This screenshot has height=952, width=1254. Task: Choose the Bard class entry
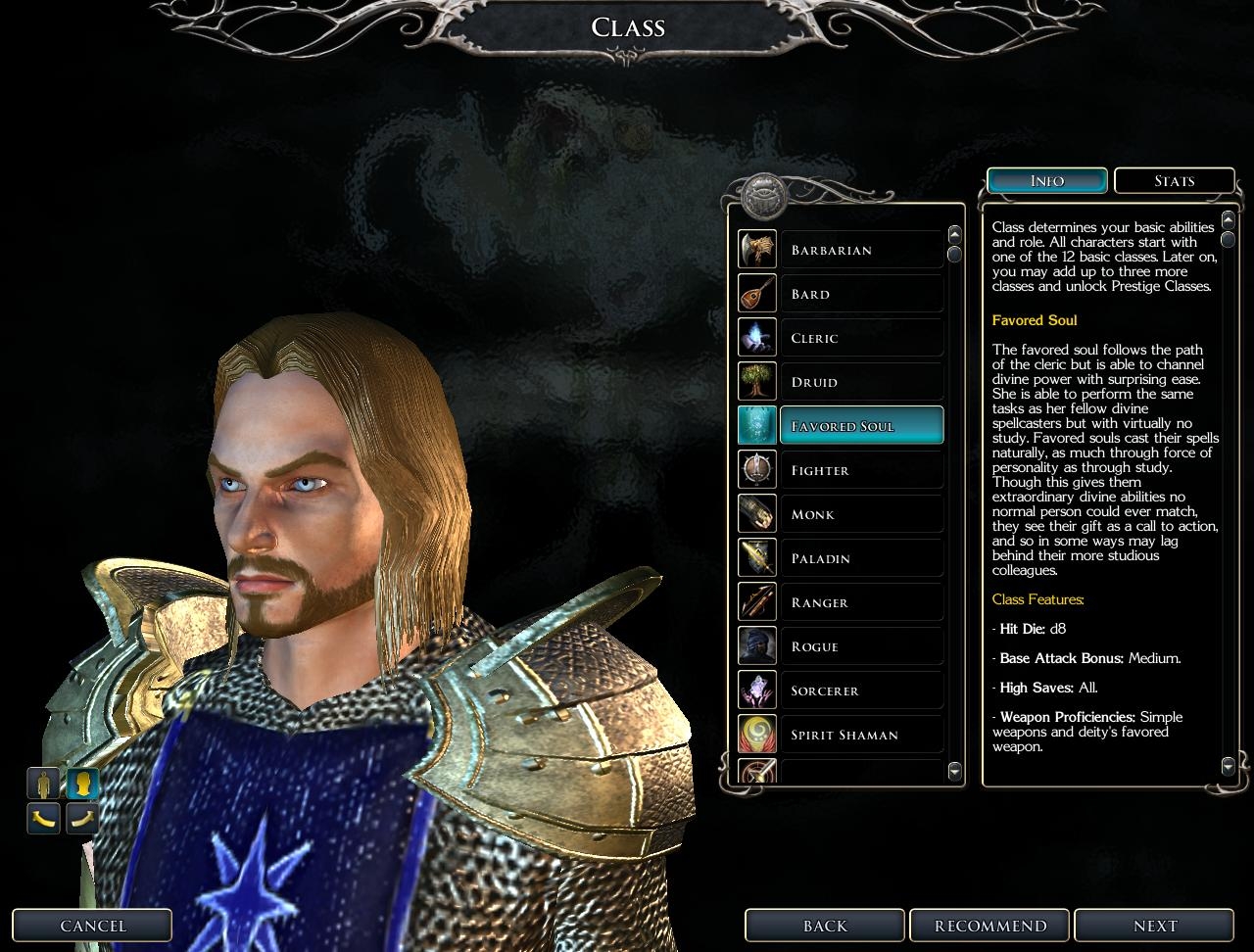tap(861, 294)
